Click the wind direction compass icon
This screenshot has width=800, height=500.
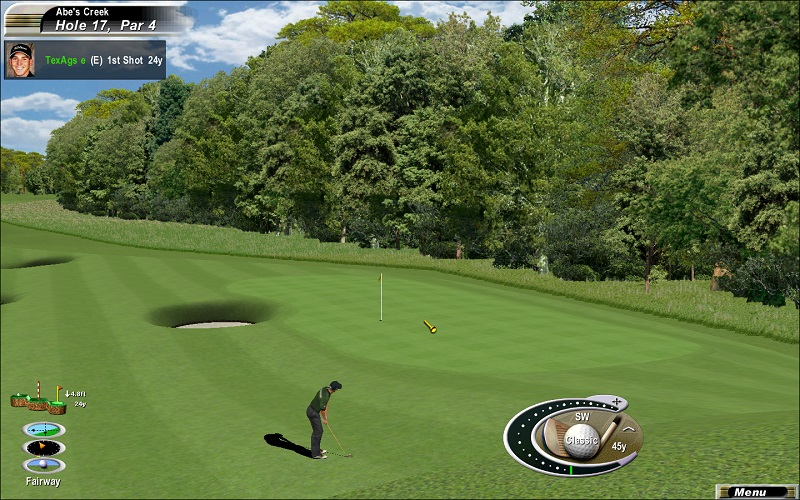[43, 447]
